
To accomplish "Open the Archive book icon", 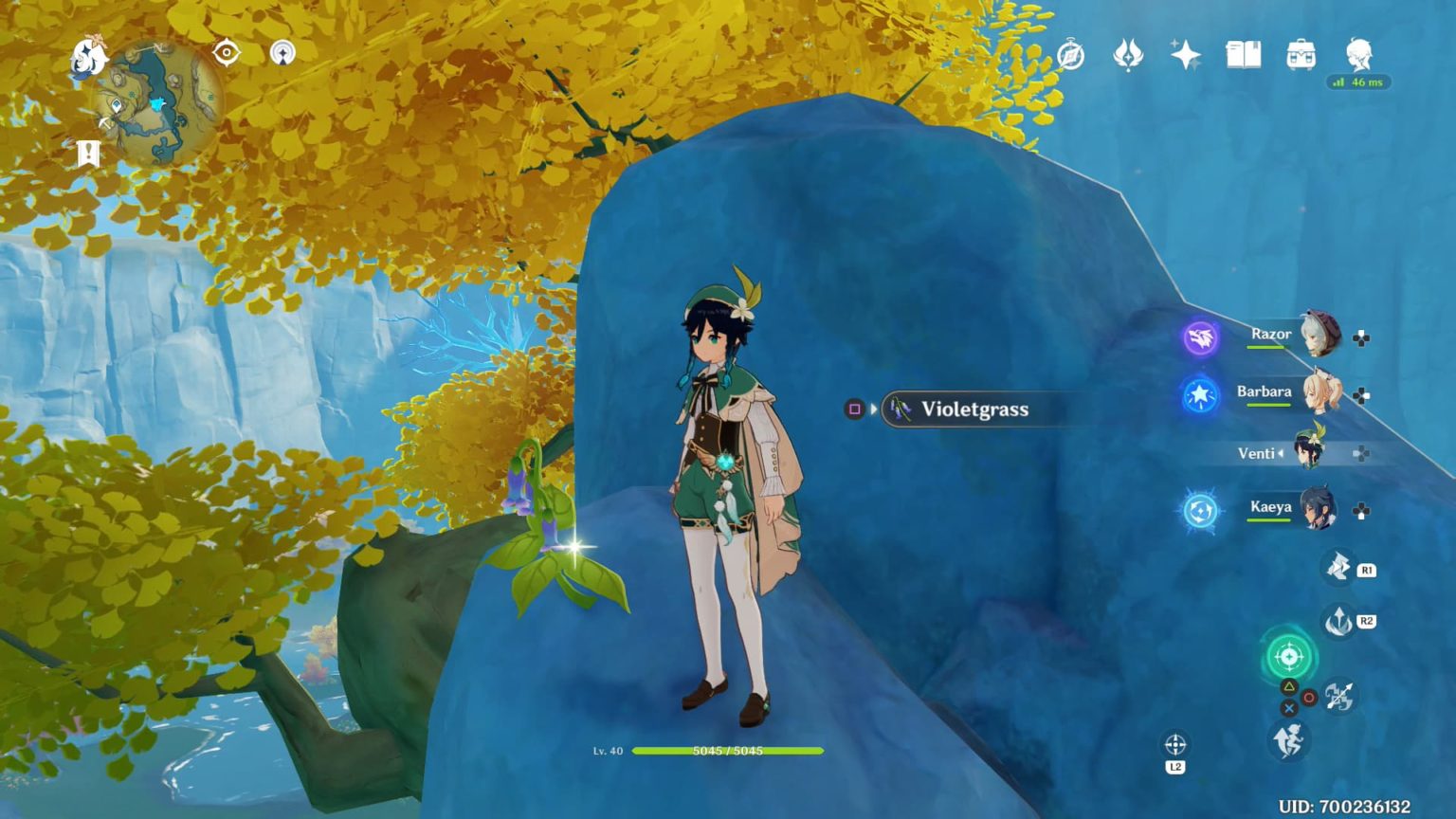I will click(1242, 55).
